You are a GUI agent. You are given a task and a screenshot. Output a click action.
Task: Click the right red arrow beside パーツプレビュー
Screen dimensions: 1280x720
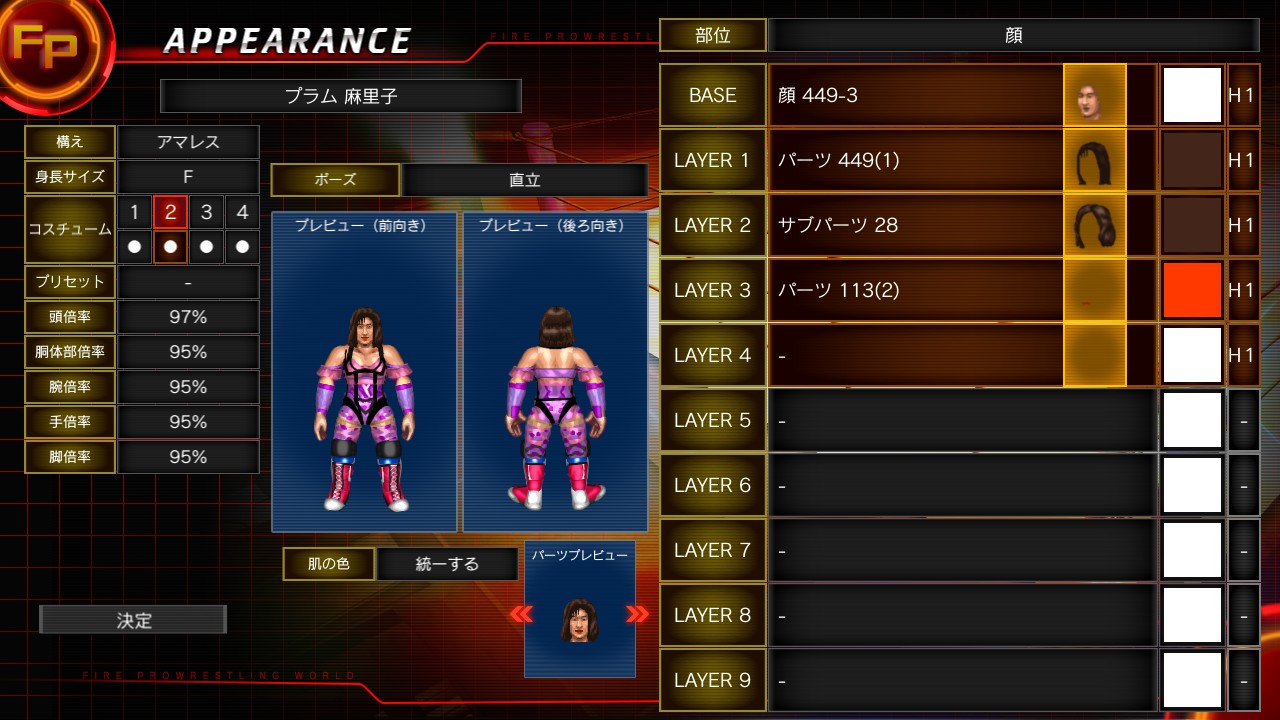click(x=638, y=616)
